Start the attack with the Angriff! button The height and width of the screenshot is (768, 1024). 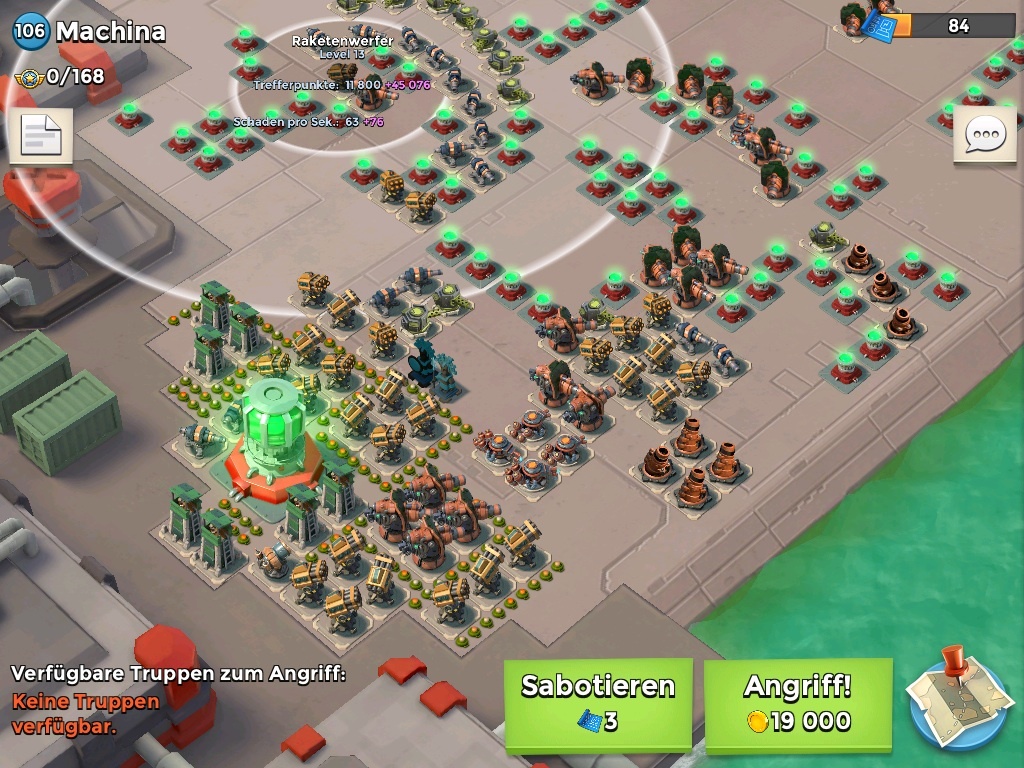pyautogui.click(x=797, y=703)
